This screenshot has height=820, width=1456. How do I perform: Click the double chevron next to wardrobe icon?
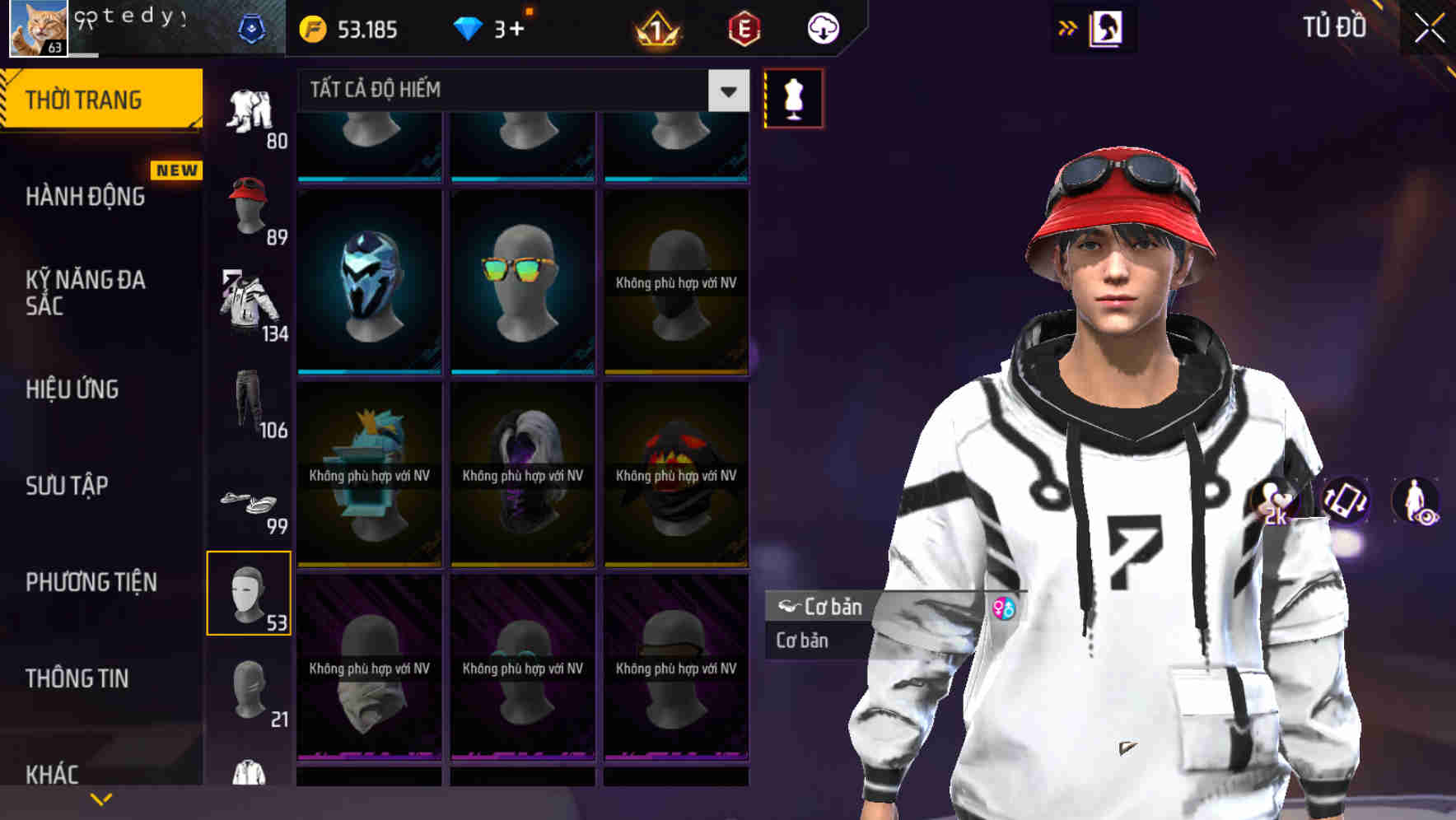tap(1068, 26)
